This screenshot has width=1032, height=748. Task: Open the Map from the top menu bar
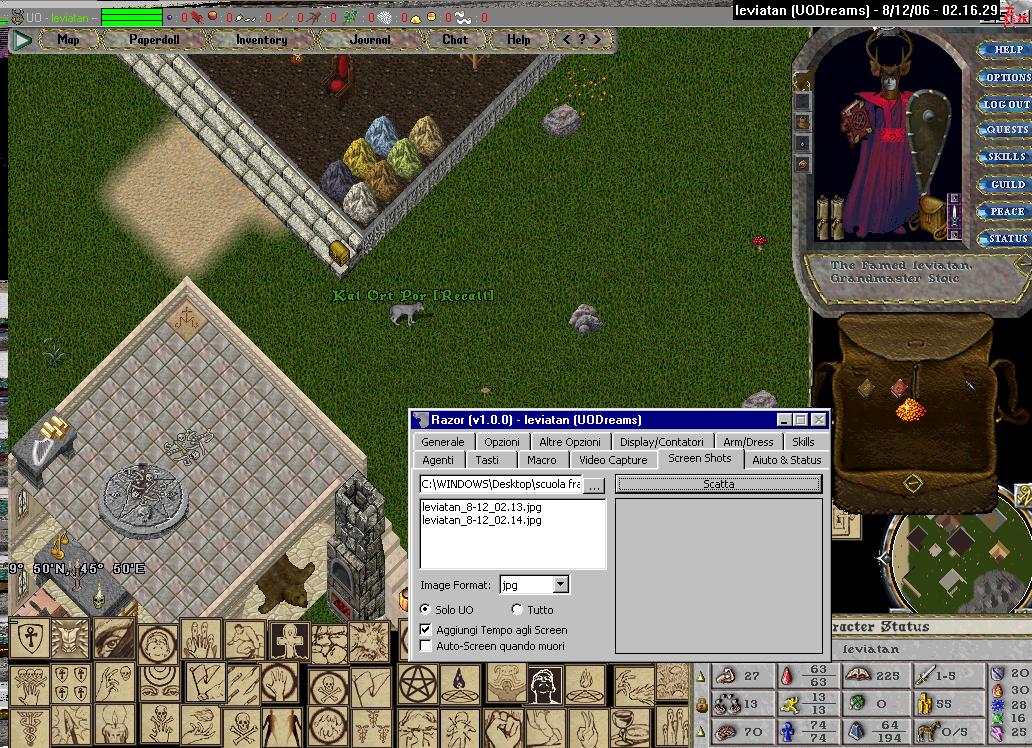coord(68,40)
